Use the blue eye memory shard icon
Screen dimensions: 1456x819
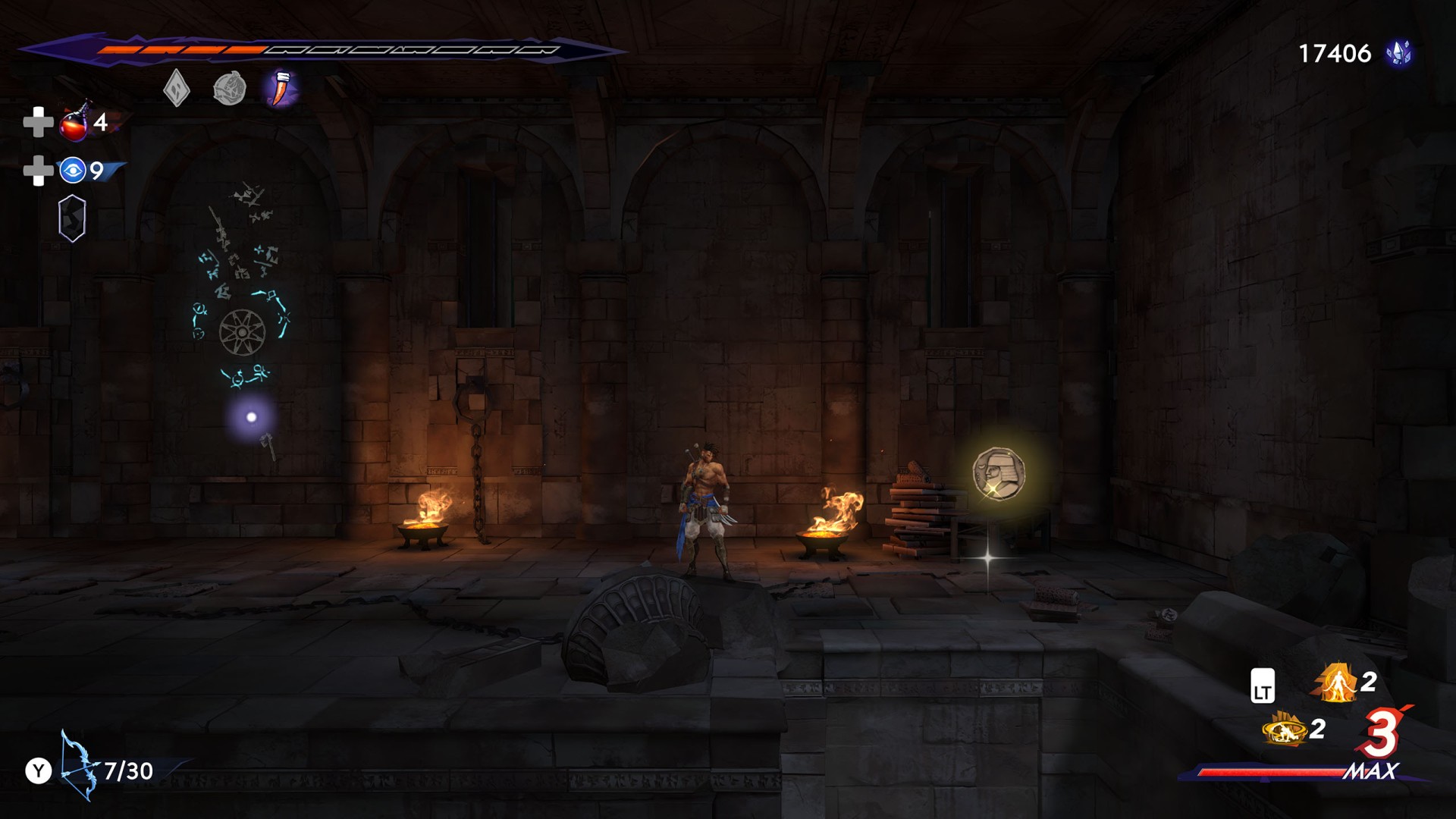click(73, 171)
